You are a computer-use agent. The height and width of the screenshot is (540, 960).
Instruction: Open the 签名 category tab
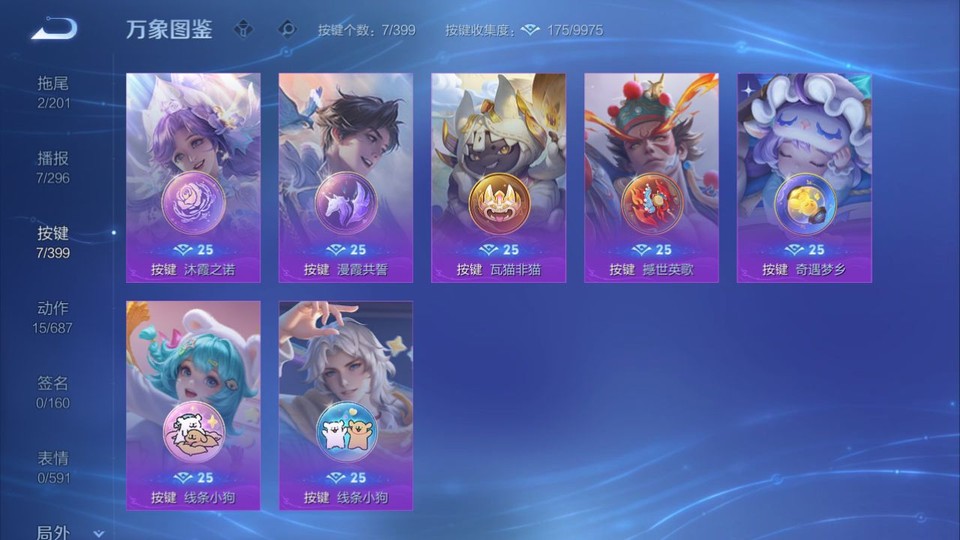click(53, 391)
